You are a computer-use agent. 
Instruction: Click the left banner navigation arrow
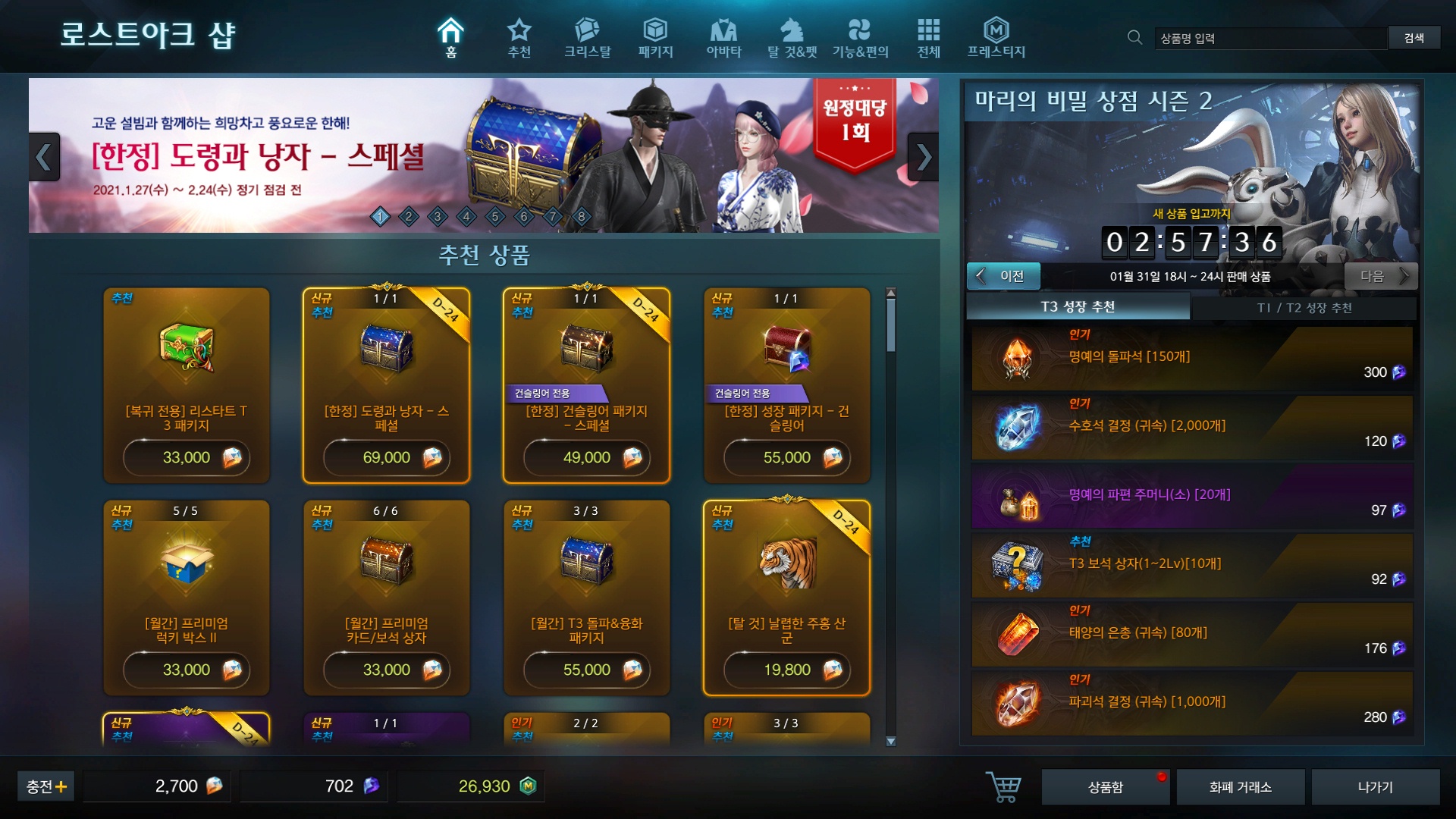(44, 157)
